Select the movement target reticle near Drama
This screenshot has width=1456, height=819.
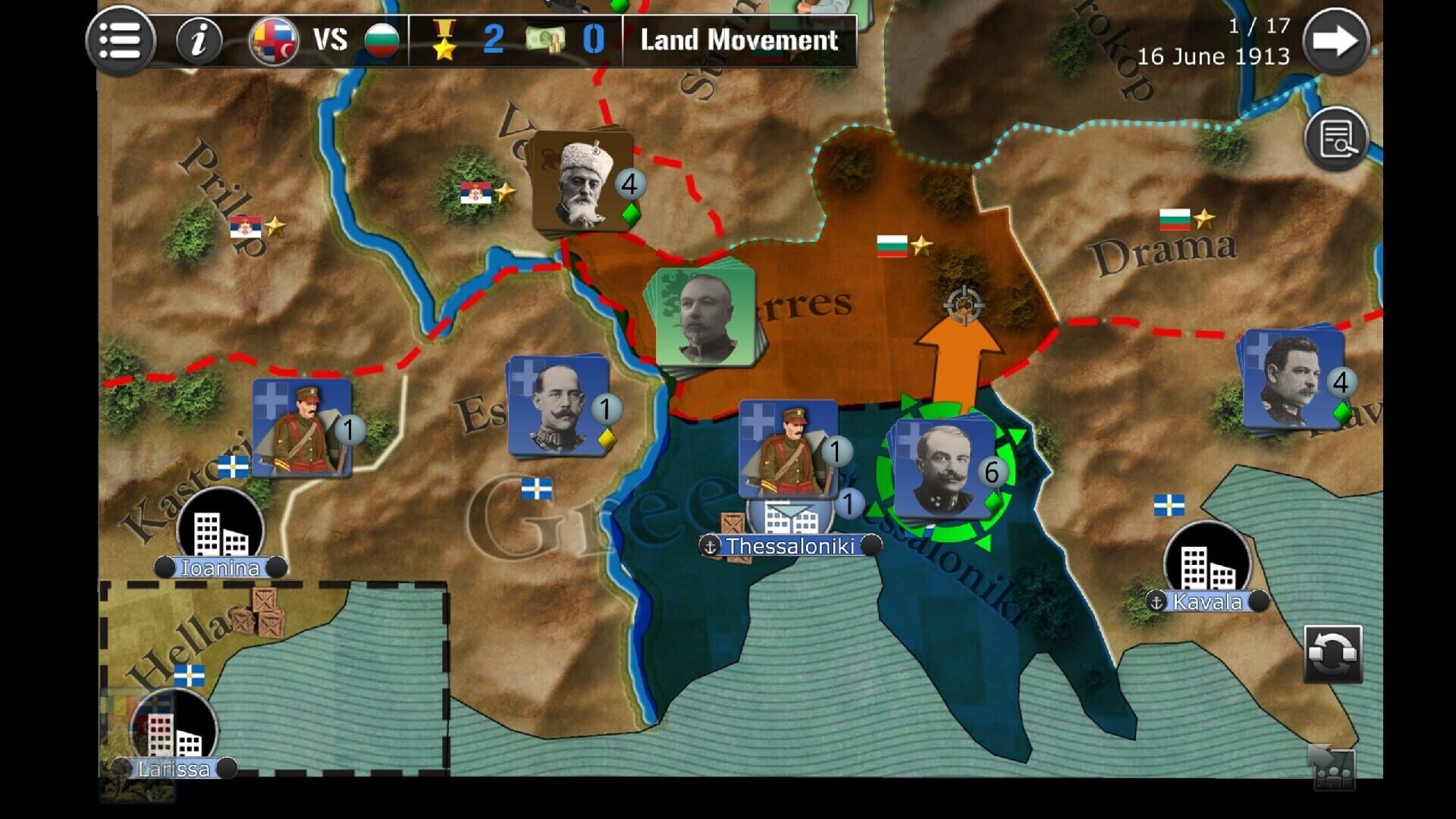point(962,306)
